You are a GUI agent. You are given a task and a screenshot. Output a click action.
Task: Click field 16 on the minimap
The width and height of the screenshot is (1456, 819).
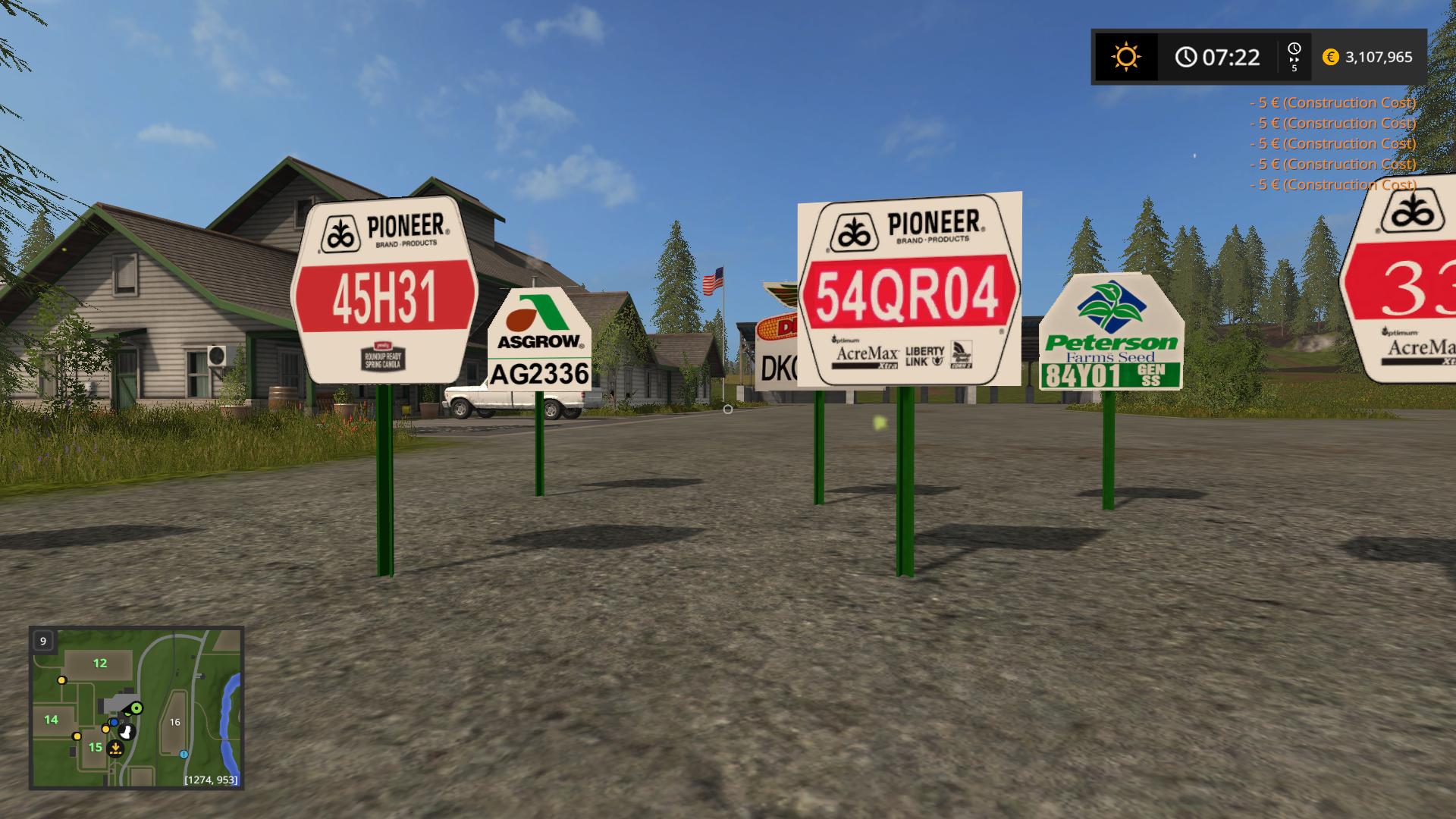(175, 722)
